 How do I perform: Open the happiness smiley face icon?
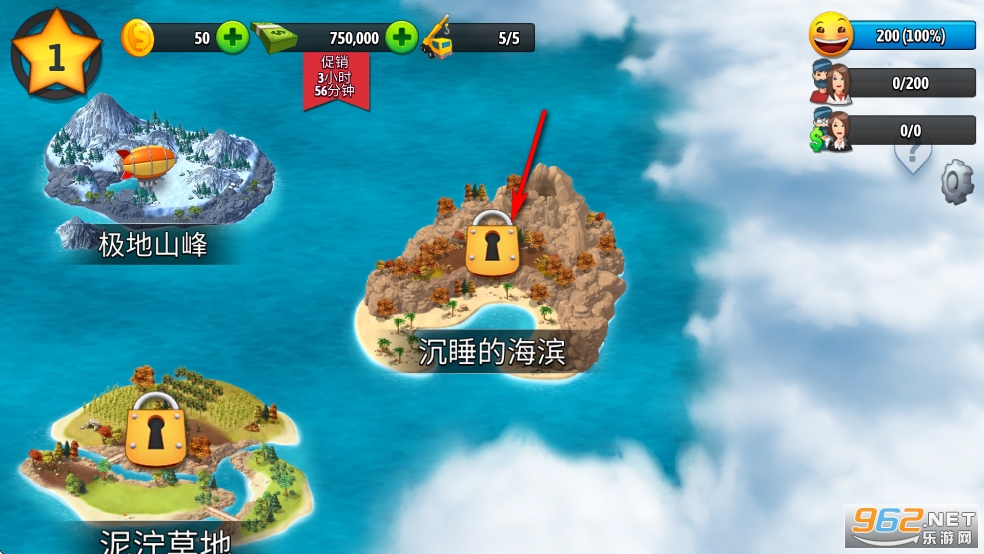[x=832, y=36]
